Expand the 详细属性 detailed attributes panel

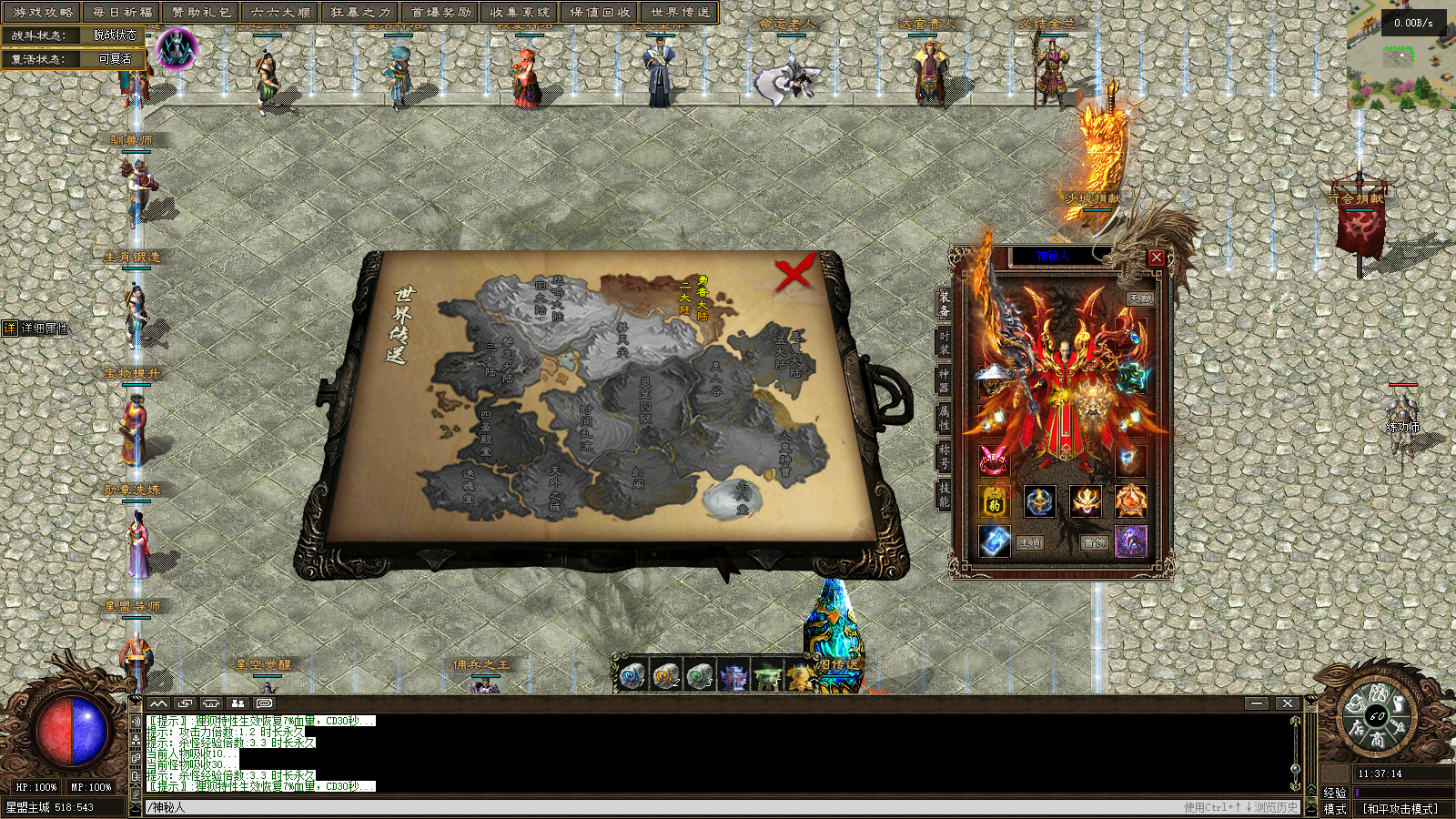36,329
